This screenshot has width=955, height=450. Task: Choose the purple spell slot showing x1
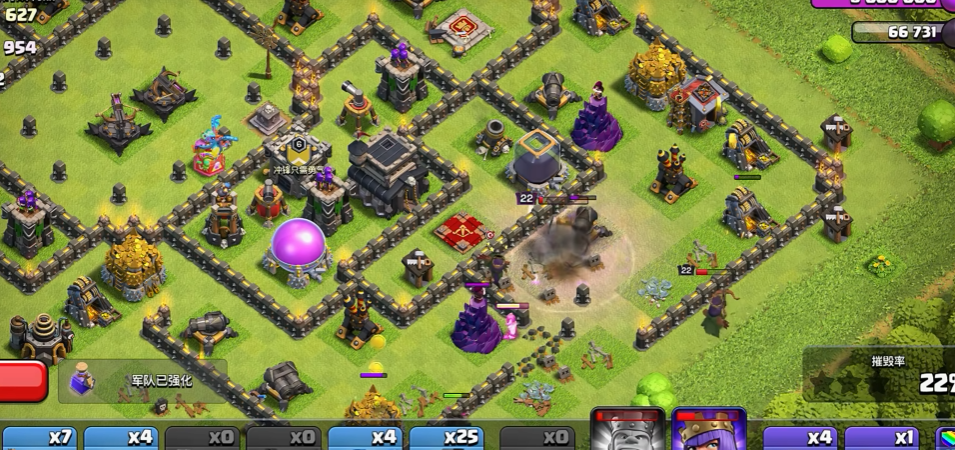pos(882,438)
